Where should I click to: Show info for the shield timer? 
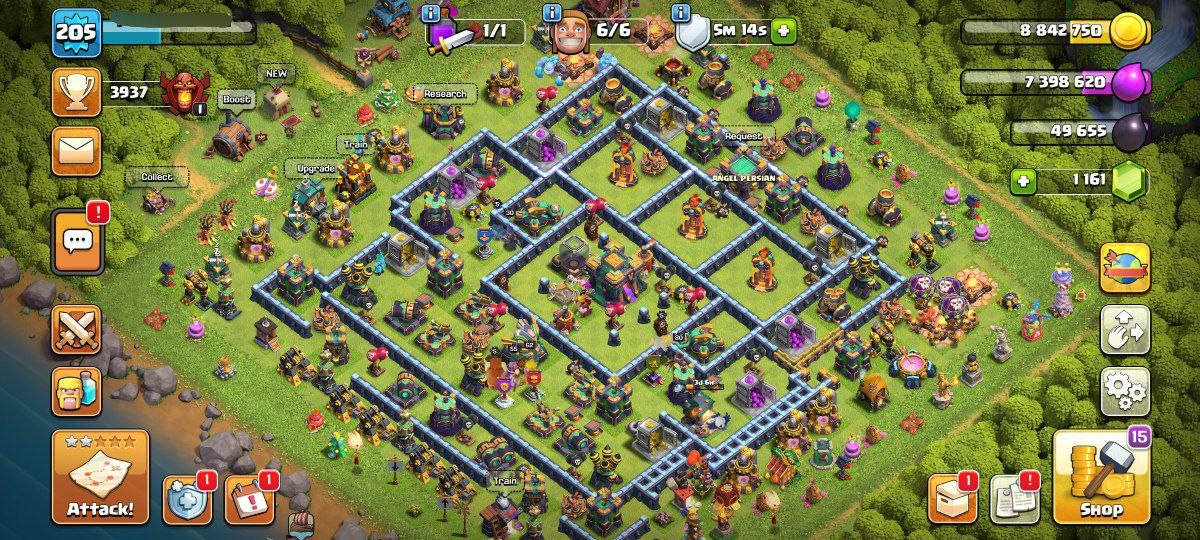[x=682, y=13]
